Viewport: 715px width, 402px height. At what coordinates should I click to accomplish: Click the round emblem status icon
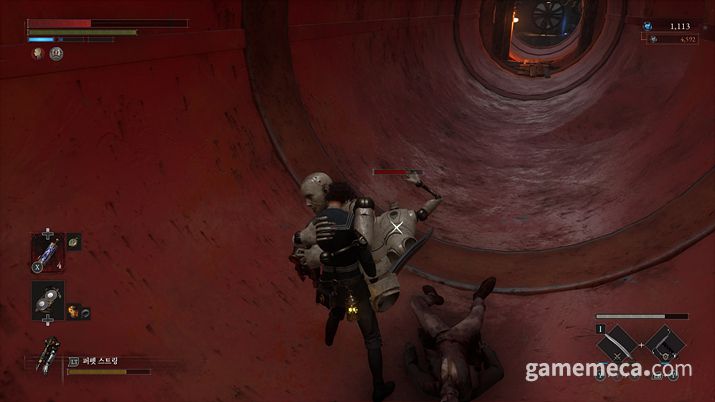(56, 54)
